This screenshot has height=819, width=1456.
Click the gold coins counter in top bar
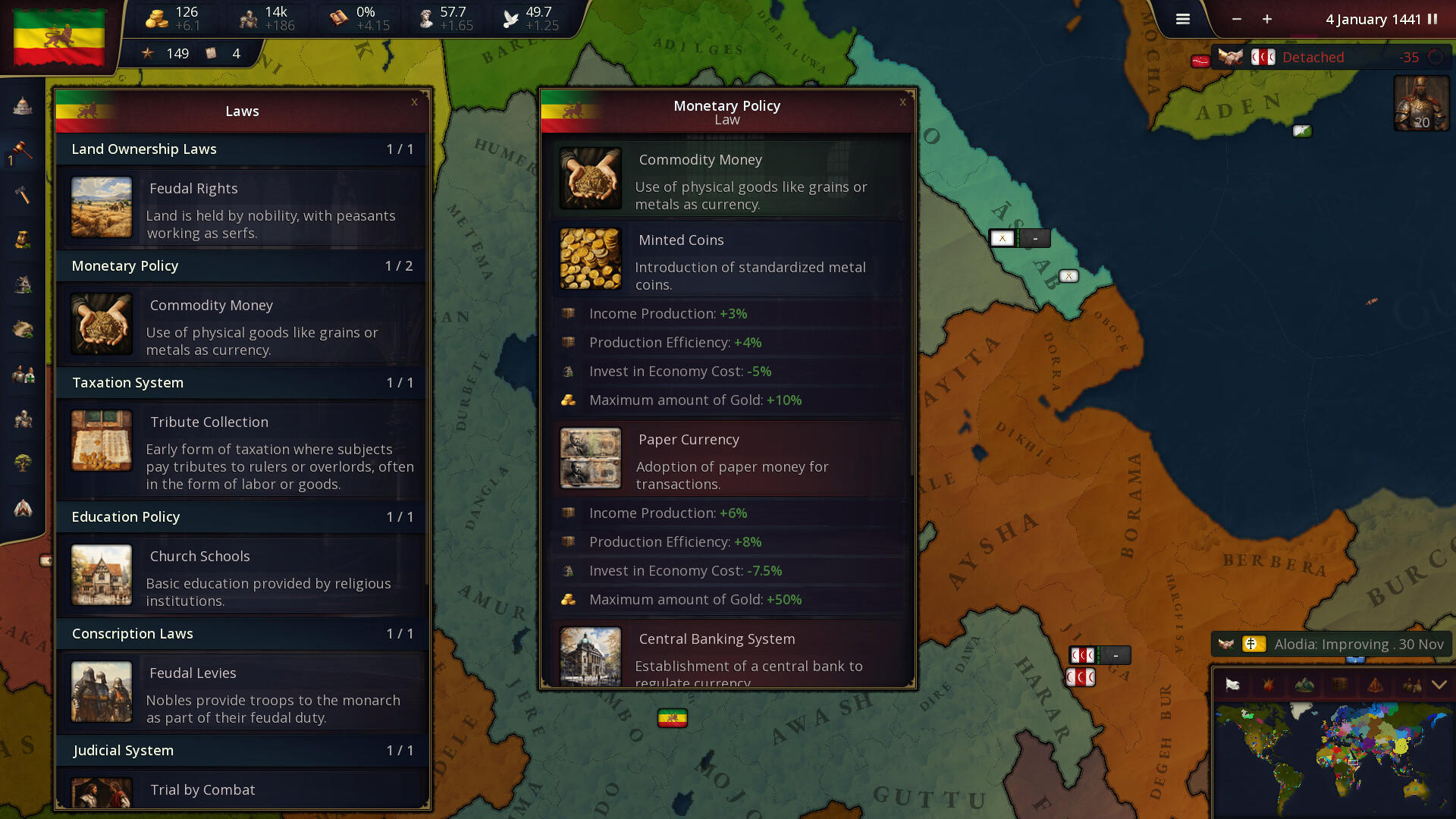[173, 18]
